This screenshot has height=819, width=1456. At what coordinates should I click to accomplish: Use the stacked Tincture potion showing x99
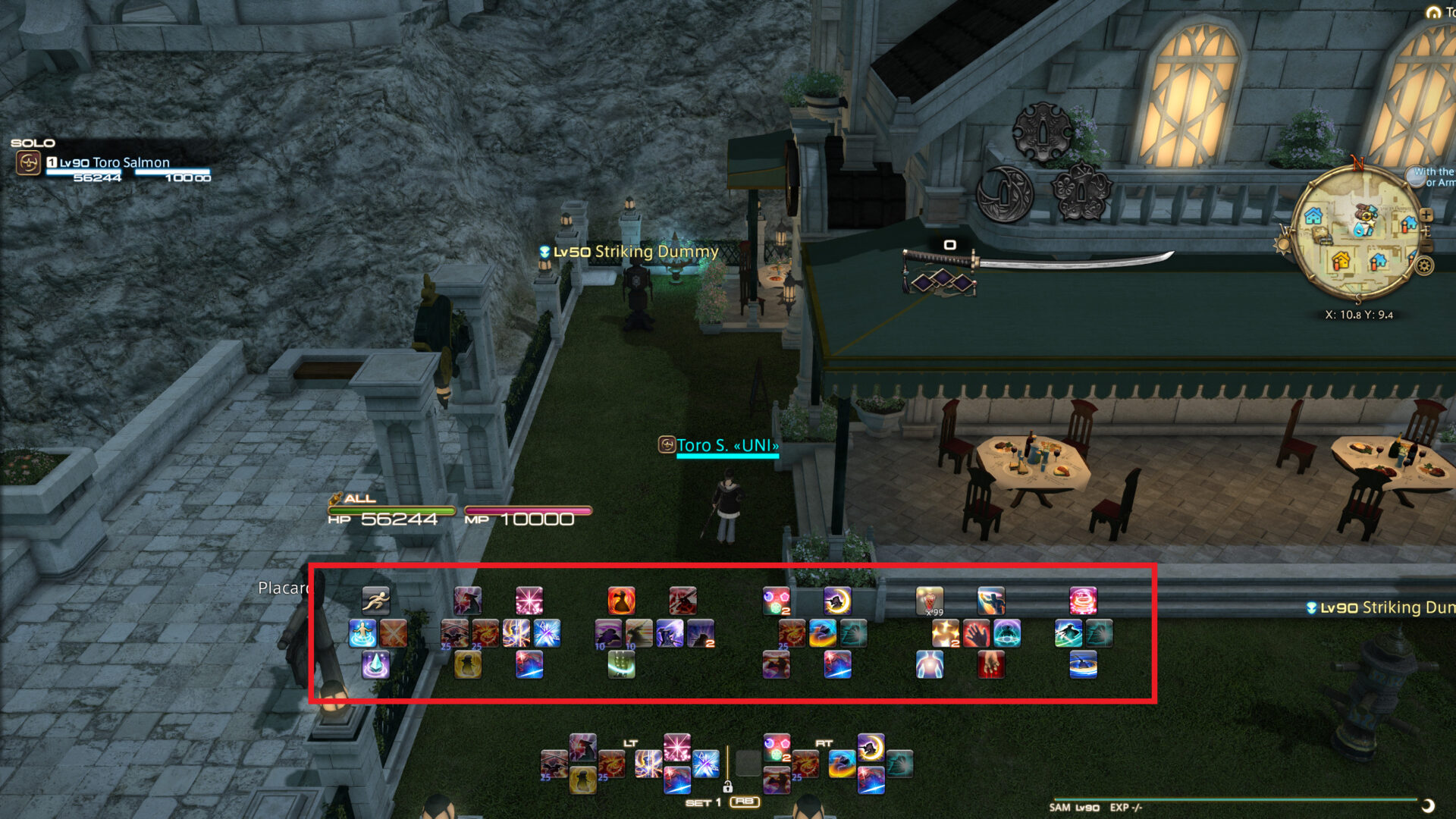pos(931,600)
